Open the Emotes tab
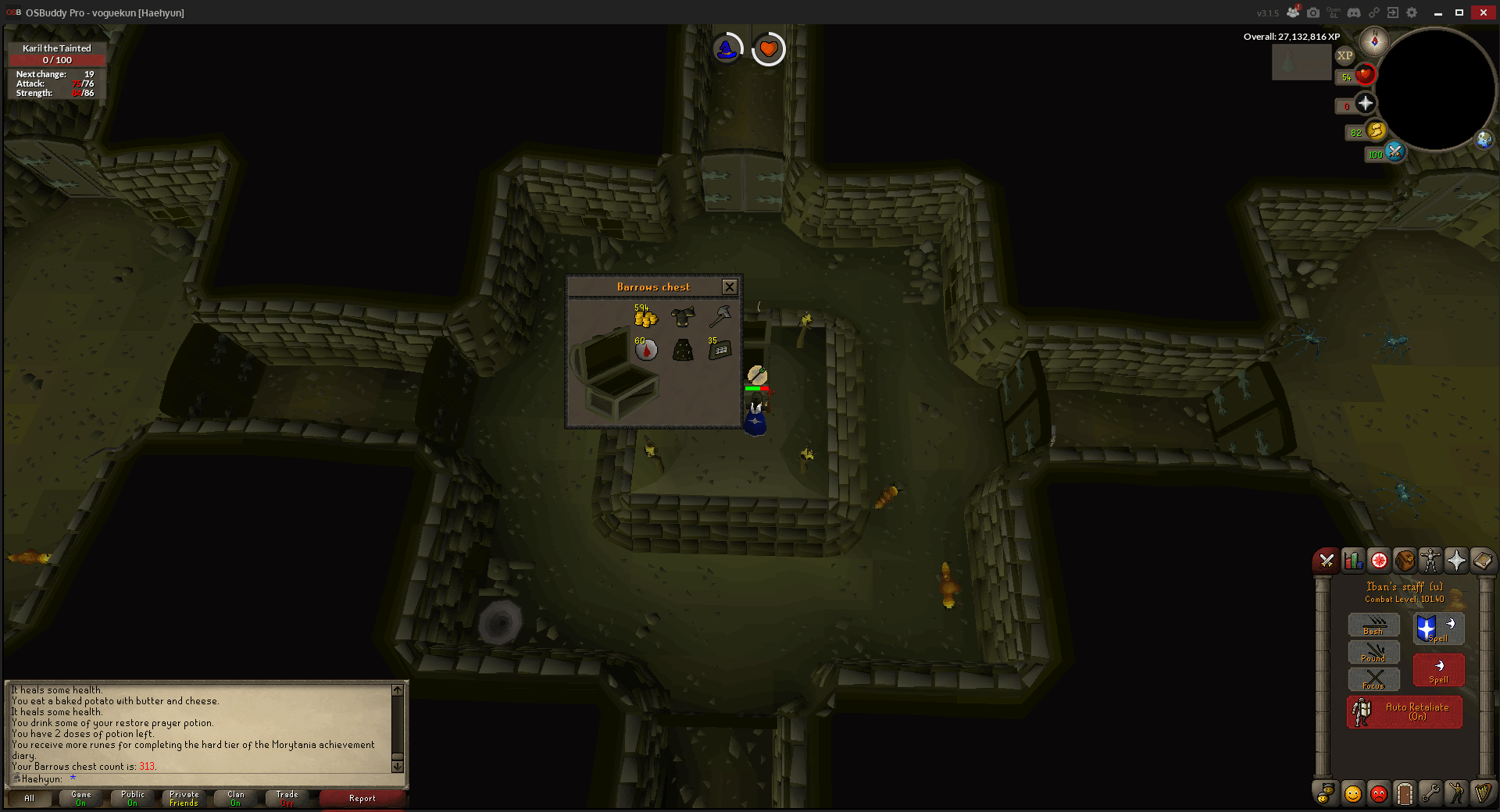 [x=1458, y=794]
